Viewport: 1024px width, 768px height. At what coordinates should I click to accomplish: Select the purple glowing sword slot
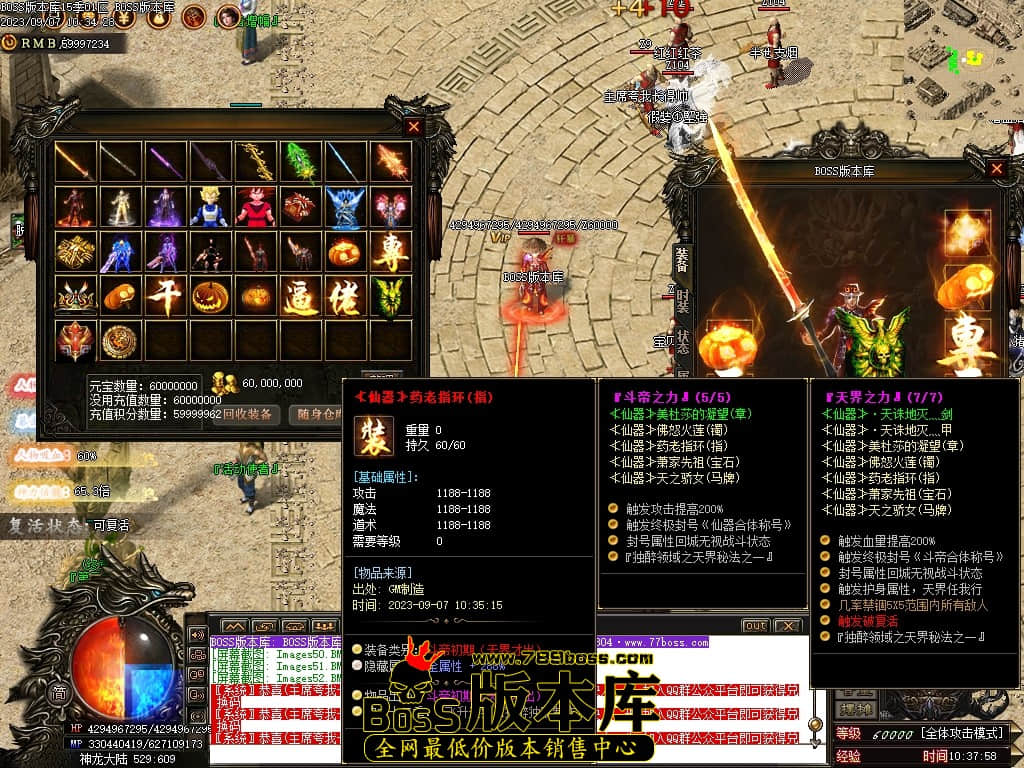point(165,162)
